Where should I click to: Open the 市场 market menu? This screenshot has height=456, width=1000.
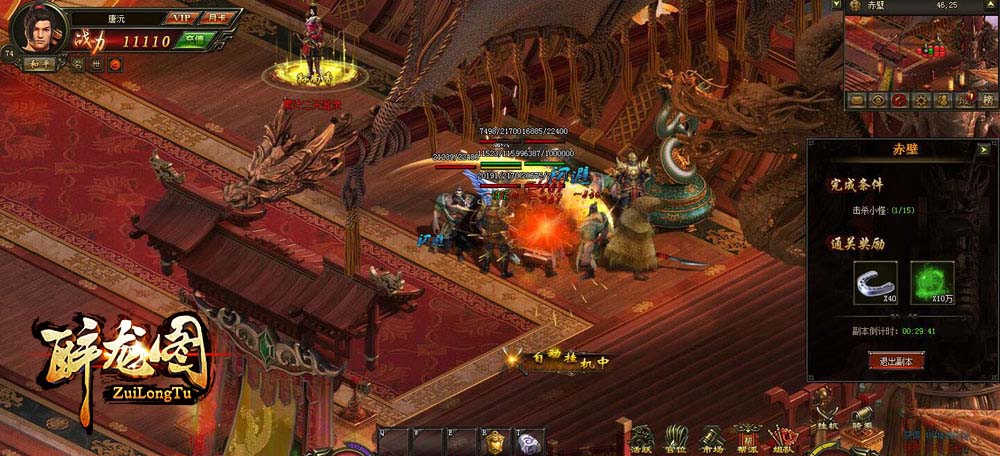click(x=713, y=436)
